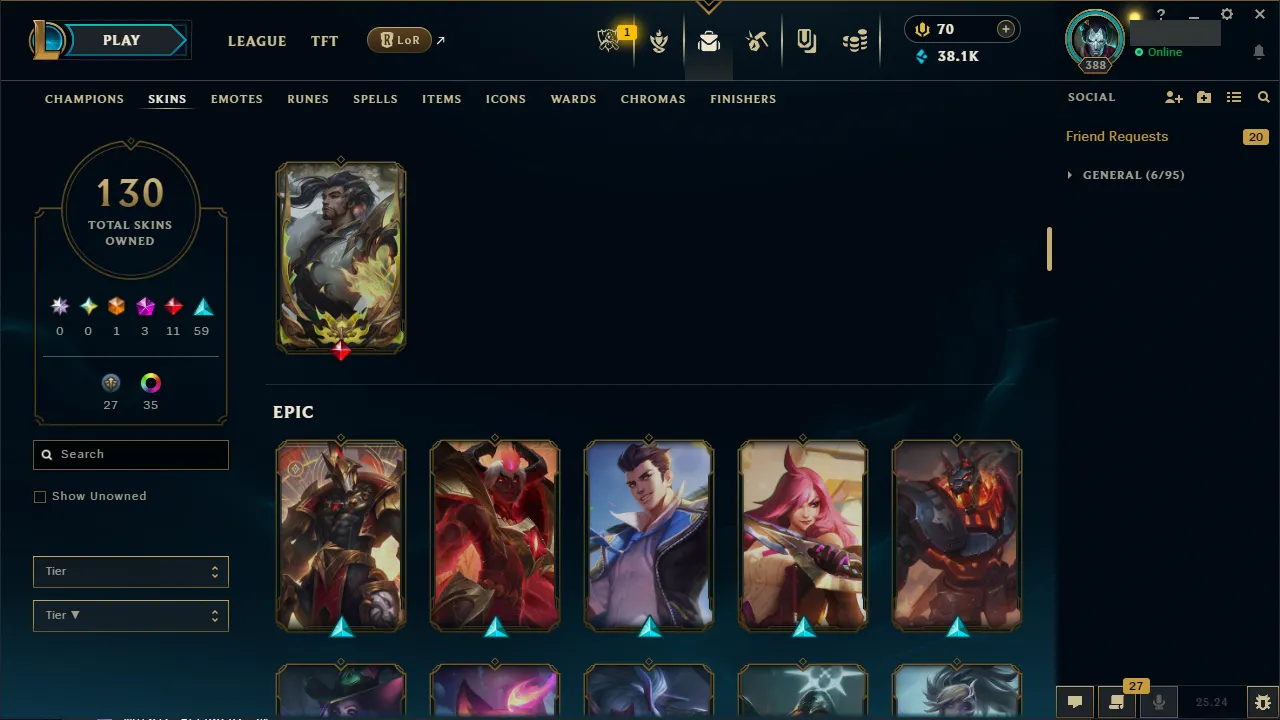Click the PLAY button
The width and height of the screenshot is (1280, 720).
[x=121, y=40]
